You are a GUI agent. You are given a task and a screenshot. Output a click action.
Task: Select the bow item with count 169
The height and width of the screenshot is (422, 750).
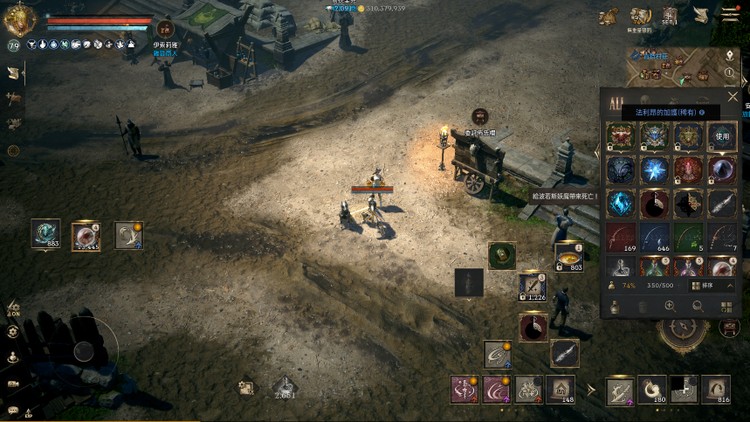pos(621,237)
